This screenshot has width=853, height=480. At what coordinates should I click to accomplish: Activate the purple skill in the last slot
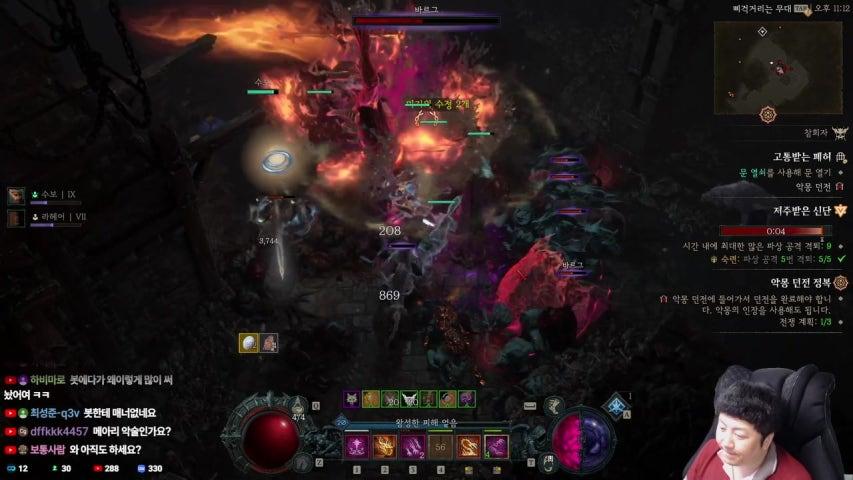tap(497, 447)
